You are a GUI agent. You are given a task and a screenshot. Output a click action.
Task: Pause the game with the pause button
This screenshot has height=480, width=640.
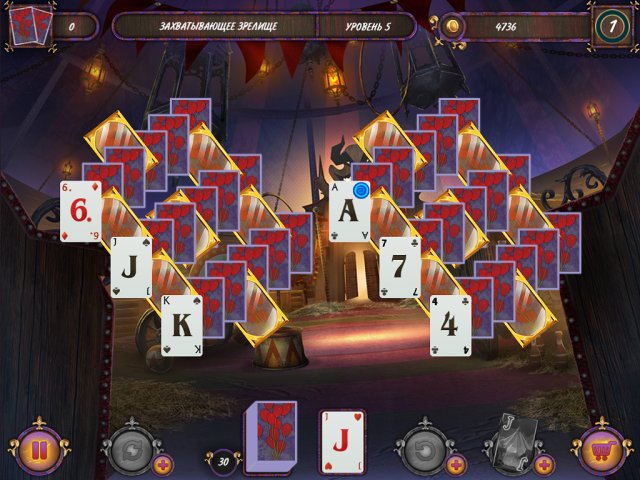coord(38,449)
